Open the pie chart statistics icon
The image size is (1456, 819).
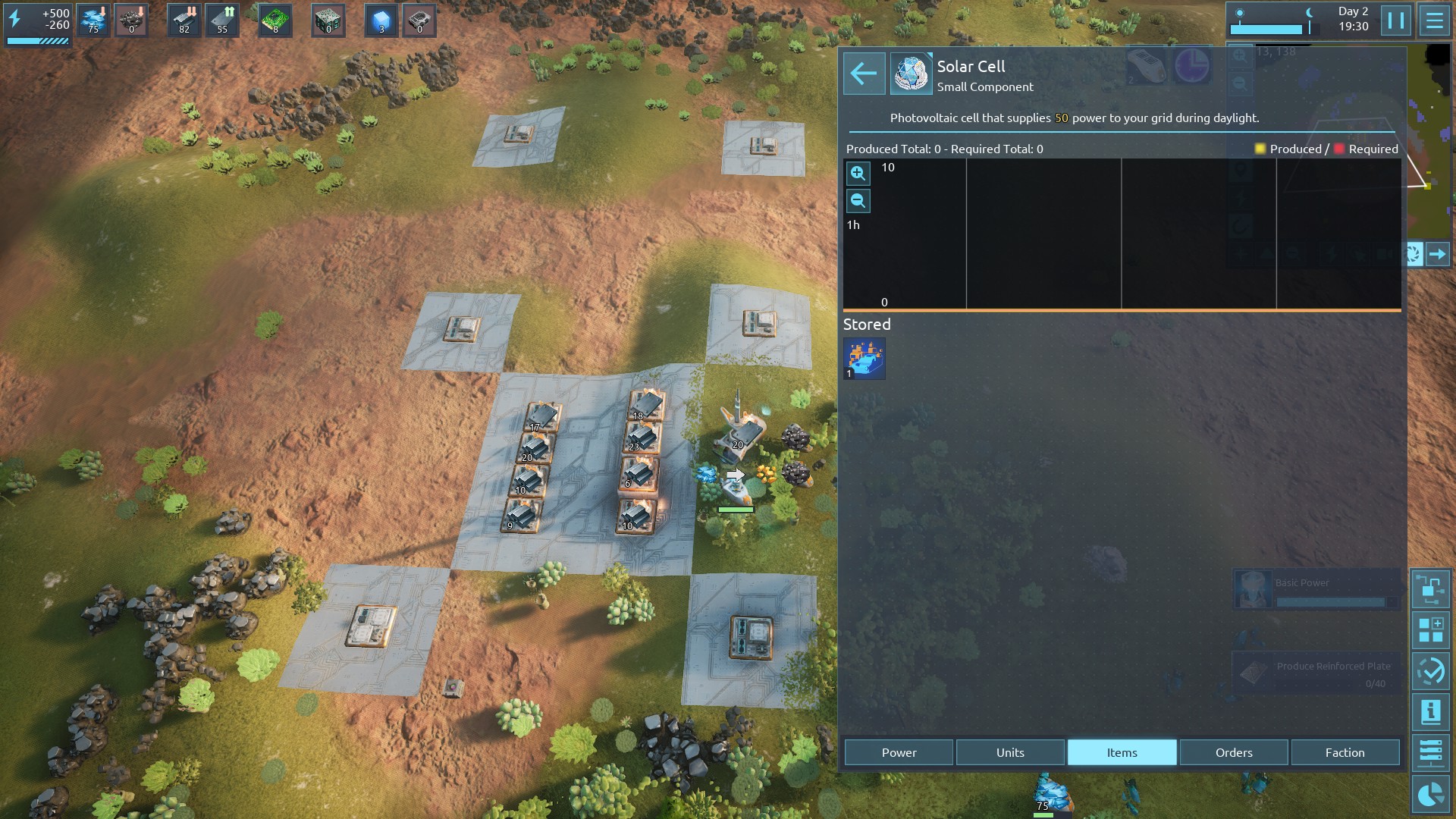[1430, 794]
